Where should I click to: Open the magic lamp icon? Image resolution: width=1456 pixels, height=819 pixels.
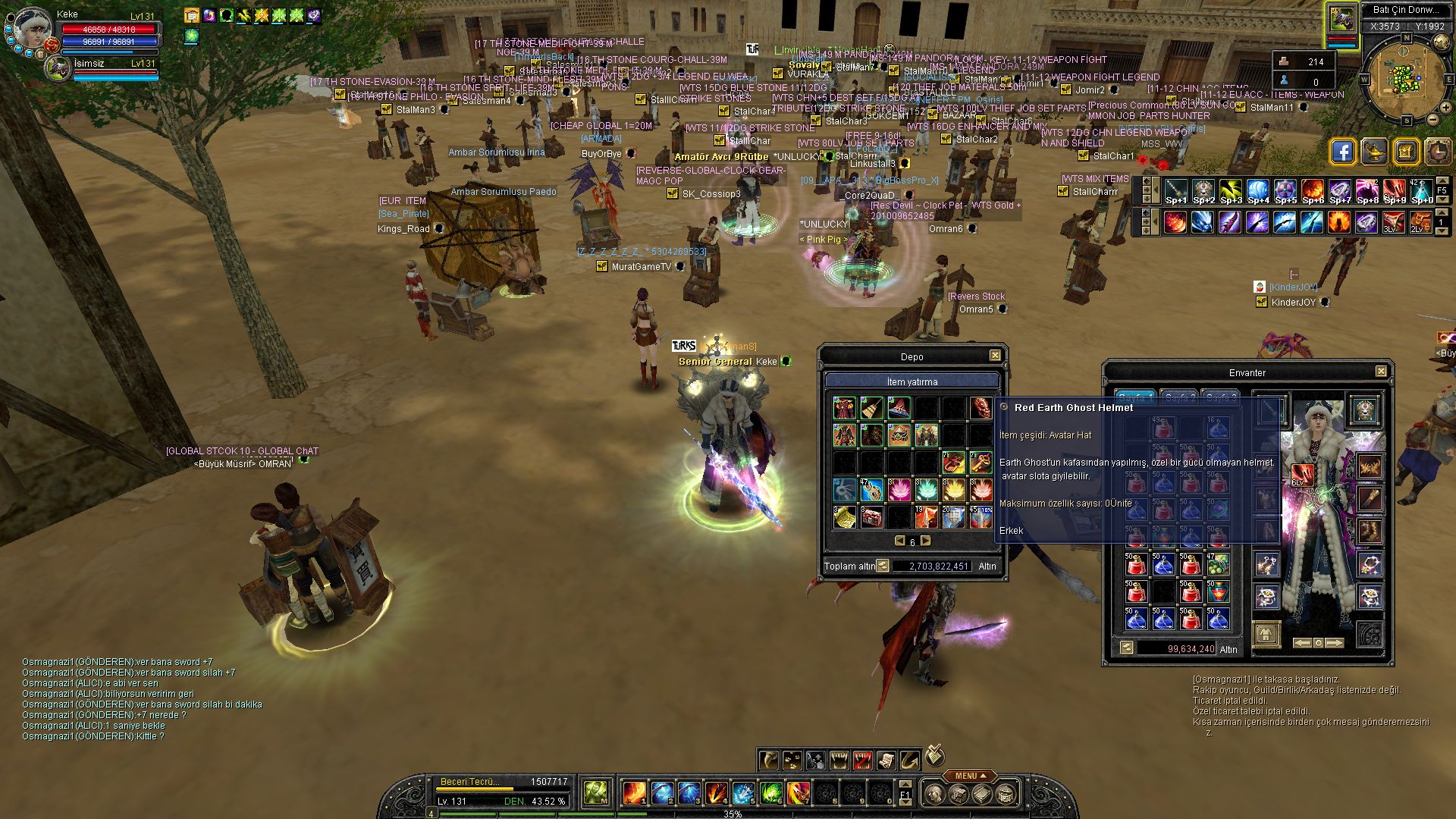(x=1374, y=152)
